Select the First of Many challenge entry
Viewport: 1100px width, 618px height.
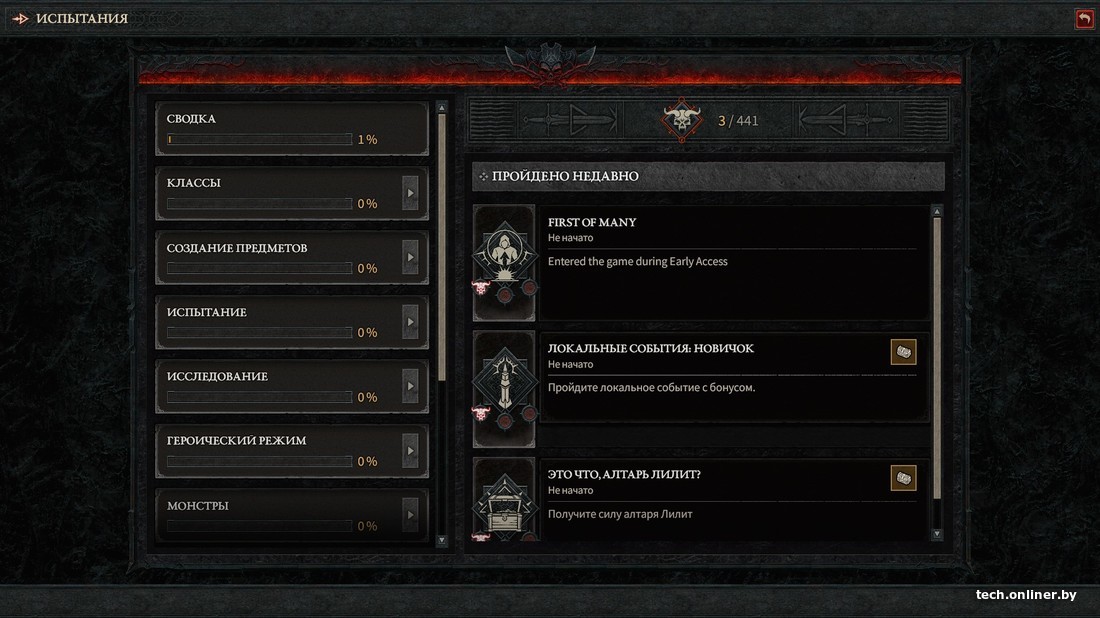[x=730, y=262]
